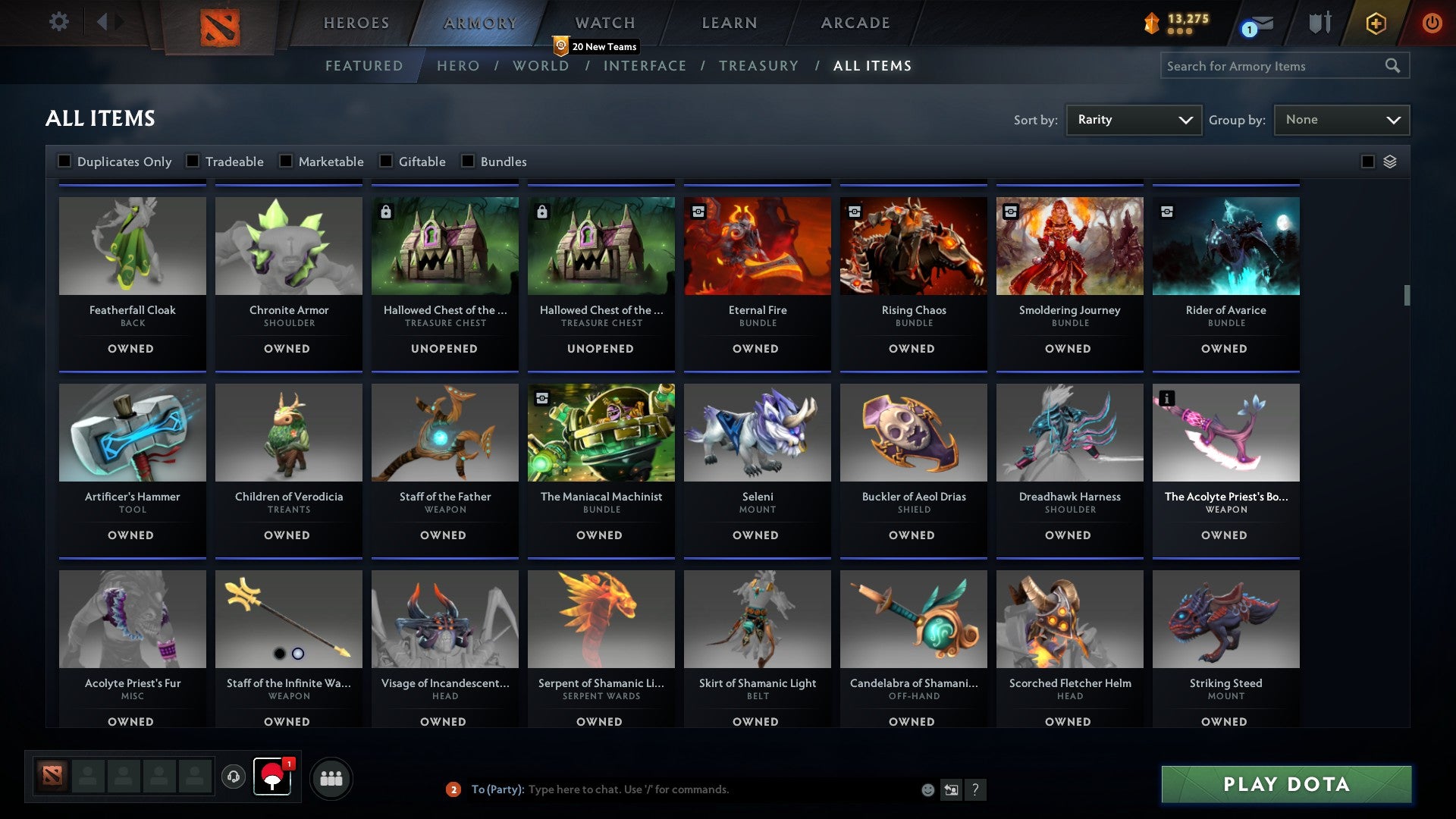Open the Sort by Rarity dropdown
Viewport: 1456px width, 819px height.
click(1133, 119)
